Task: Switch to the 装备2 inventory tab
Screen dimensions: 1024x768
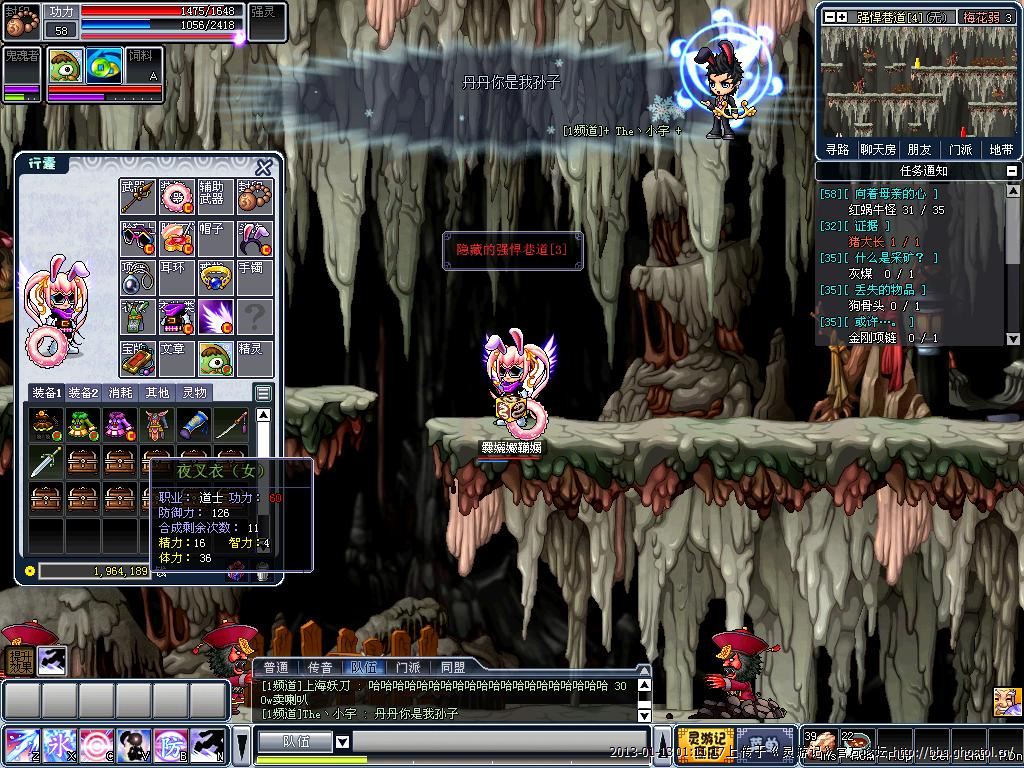Action: (82, 393)
